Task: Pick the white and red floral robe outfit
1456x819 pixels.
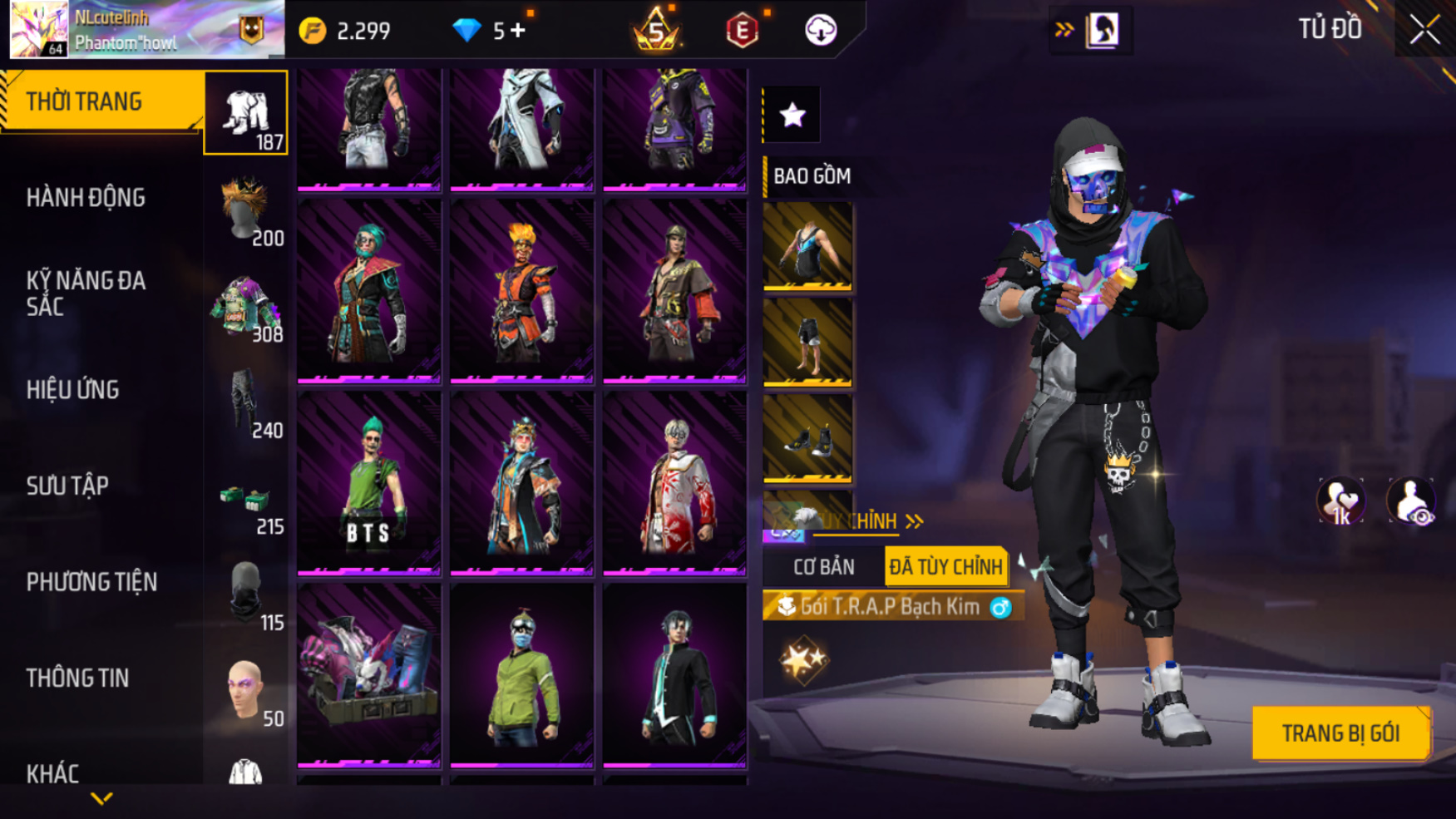Action: [x=674, y=482]
